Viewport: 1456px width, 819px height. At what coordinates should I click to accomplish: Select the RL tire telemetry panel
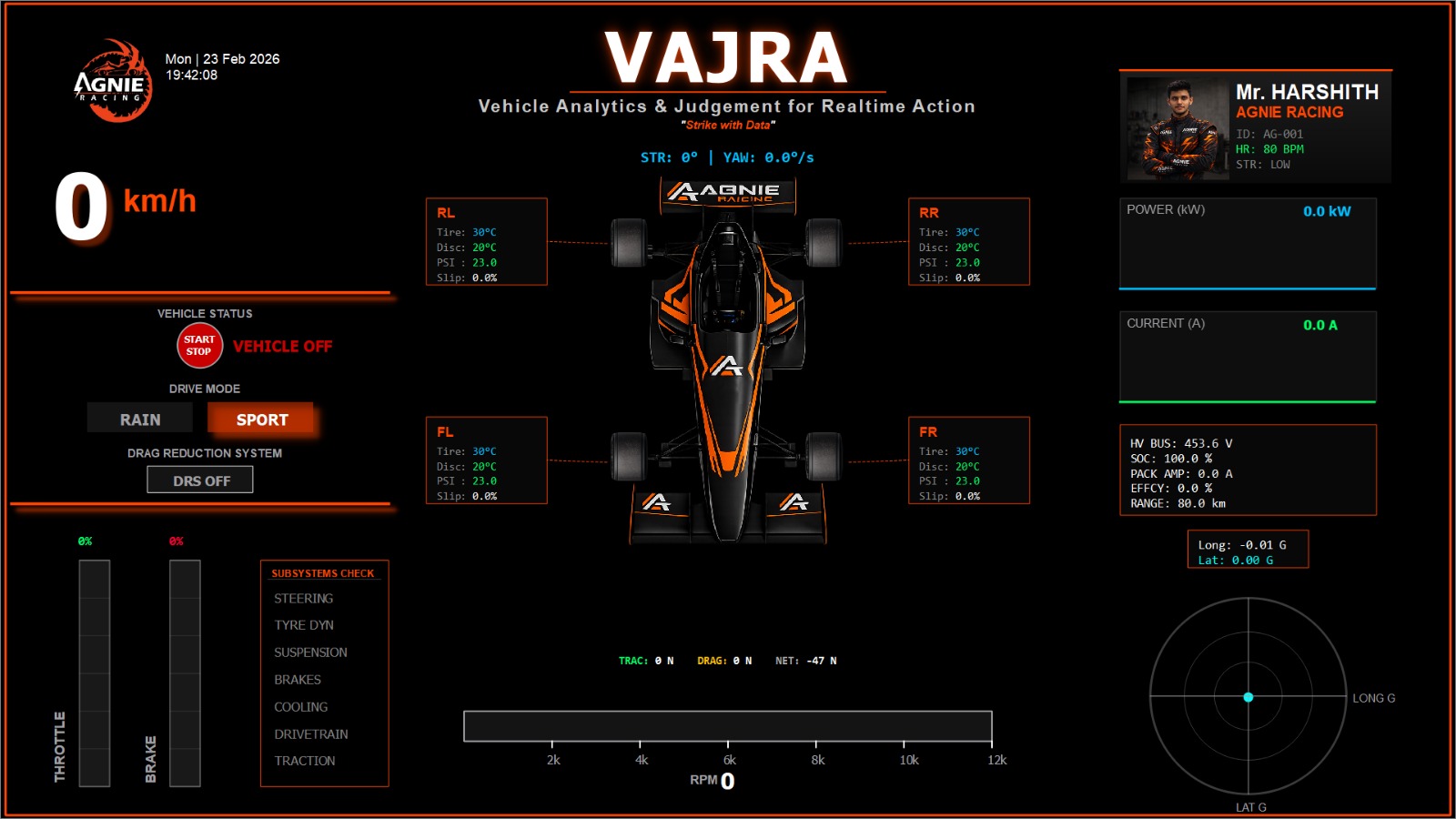(488, 241)
